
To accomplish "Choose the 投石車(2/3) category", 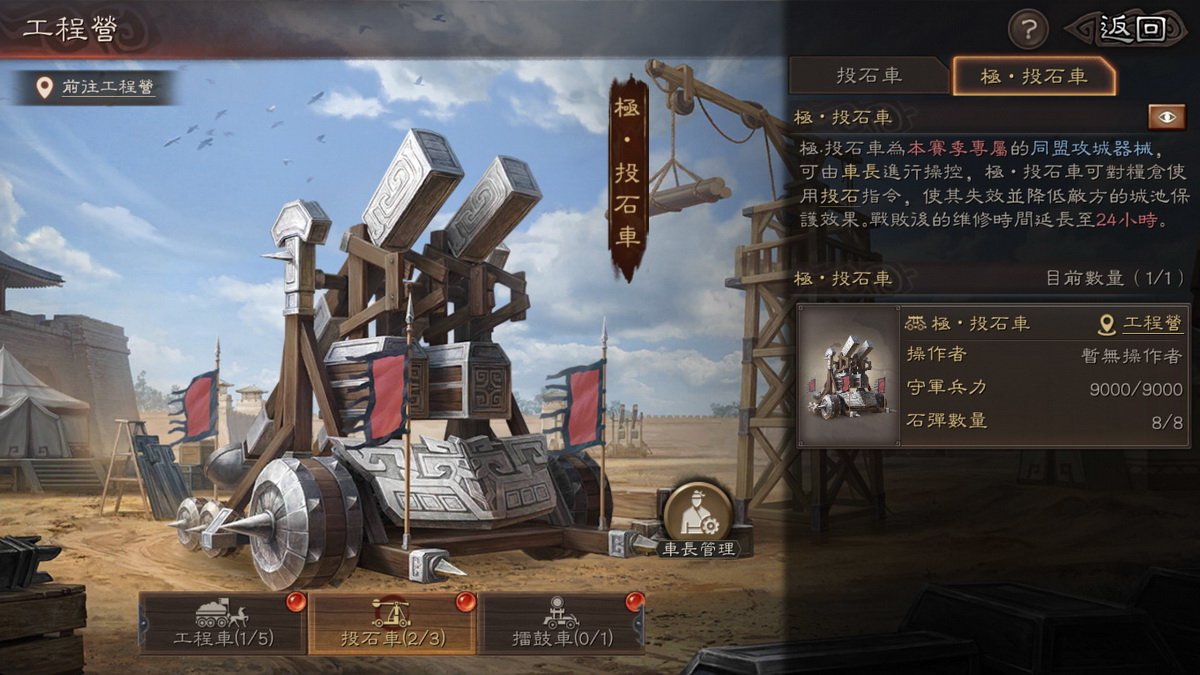I will pyautogui.click(x=392, y=623).
